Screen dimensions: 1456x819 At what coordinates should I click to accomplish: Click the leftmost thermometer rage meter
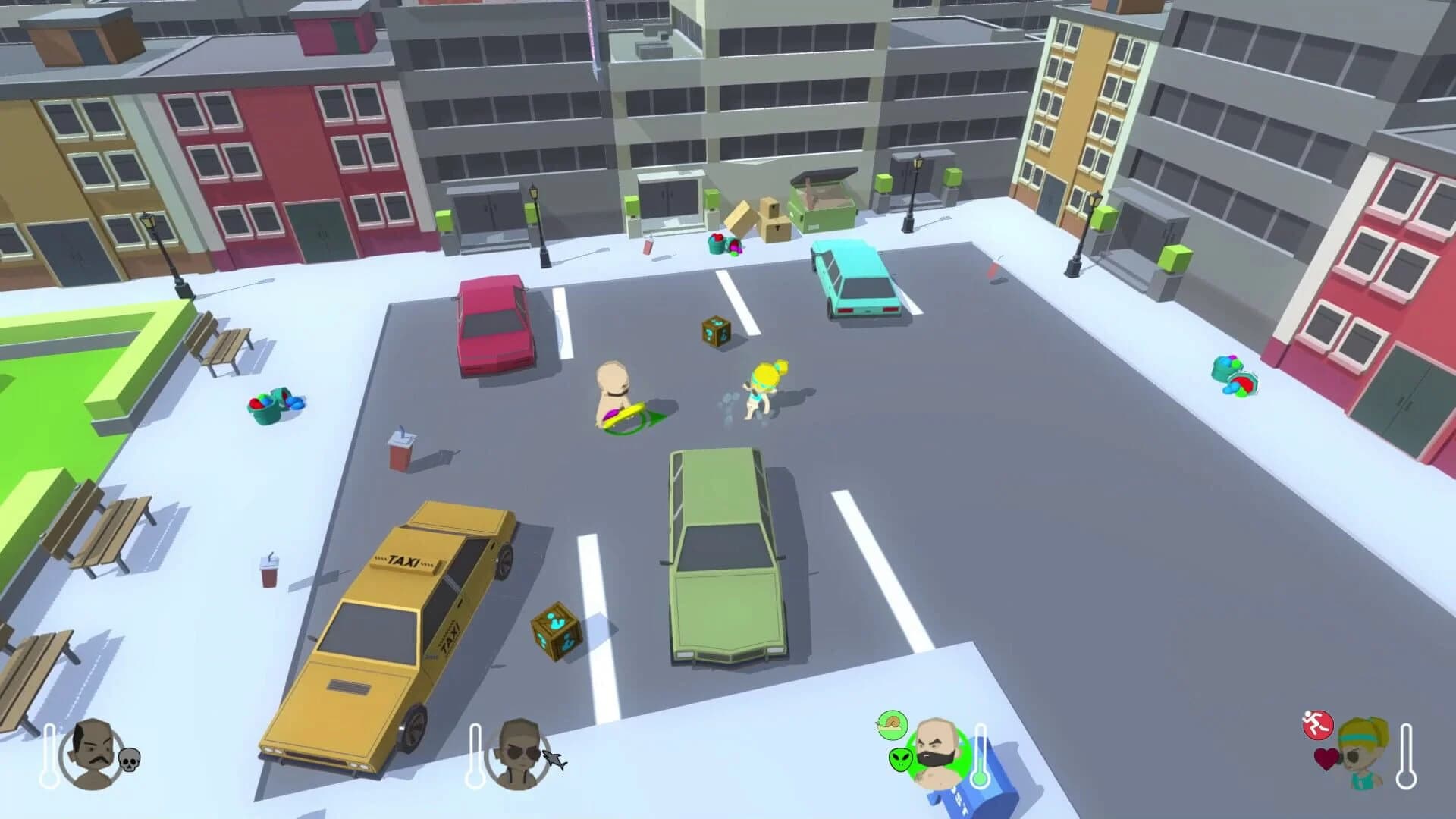pos(50,756)
